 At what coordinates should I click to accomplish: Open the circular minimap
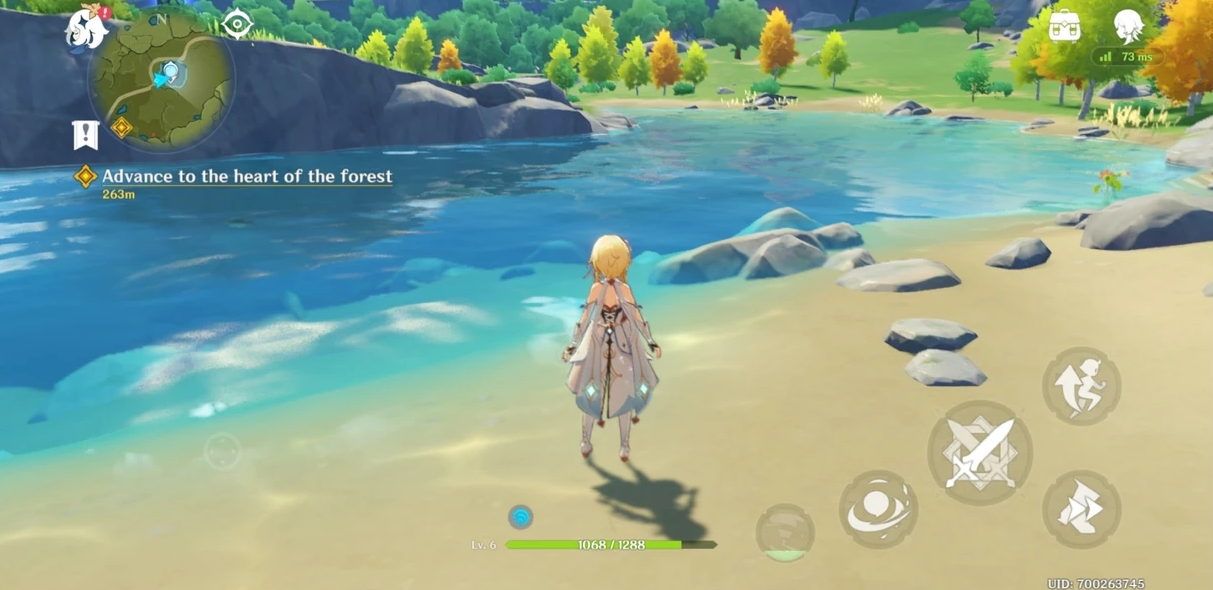[x=162, y=81]
